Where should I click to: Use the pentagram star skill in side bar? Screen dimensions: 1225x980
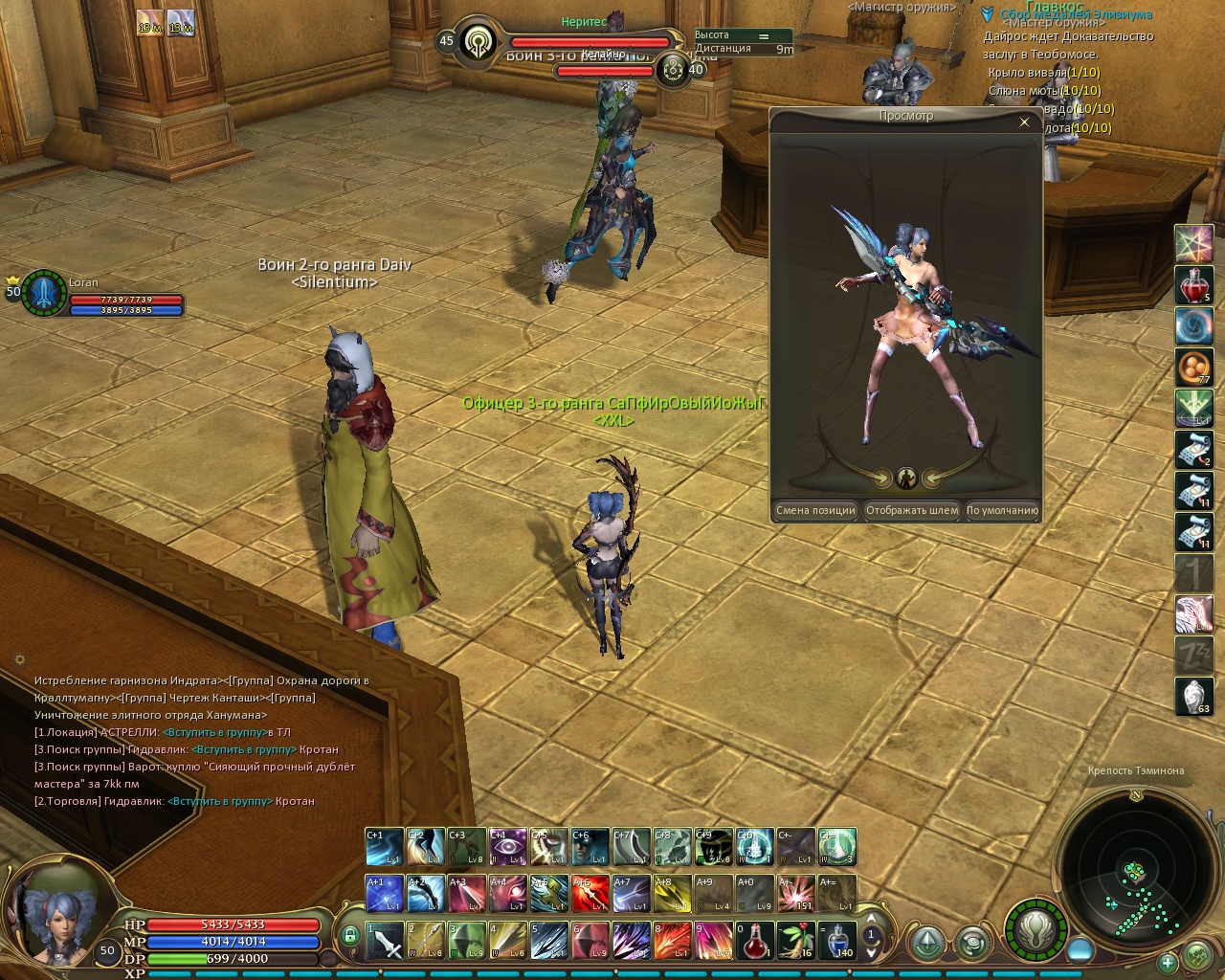[x=1193, y=243]
